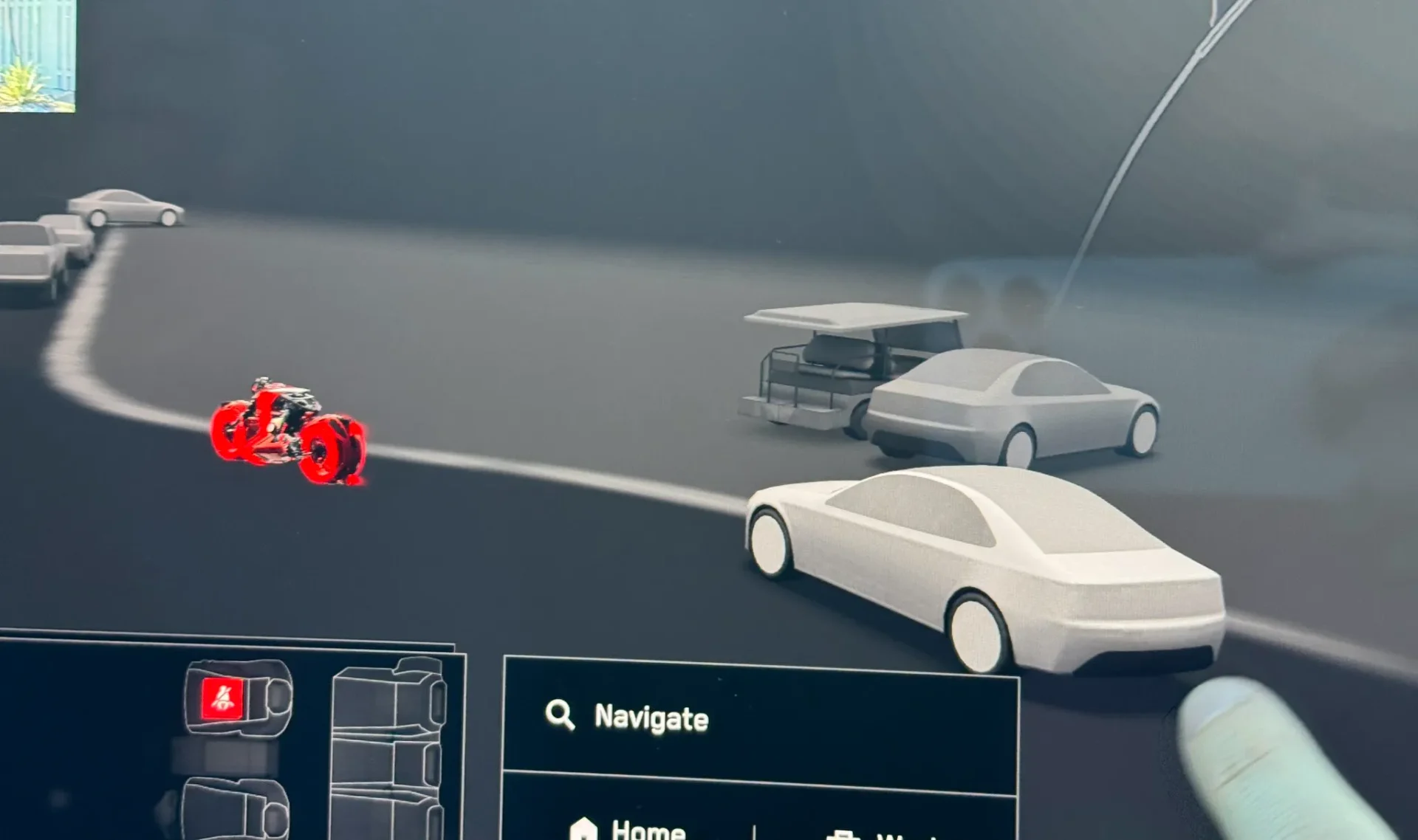
Task: Click the magnifying glass icon beside Navigate
Action: tap(561, 715)
